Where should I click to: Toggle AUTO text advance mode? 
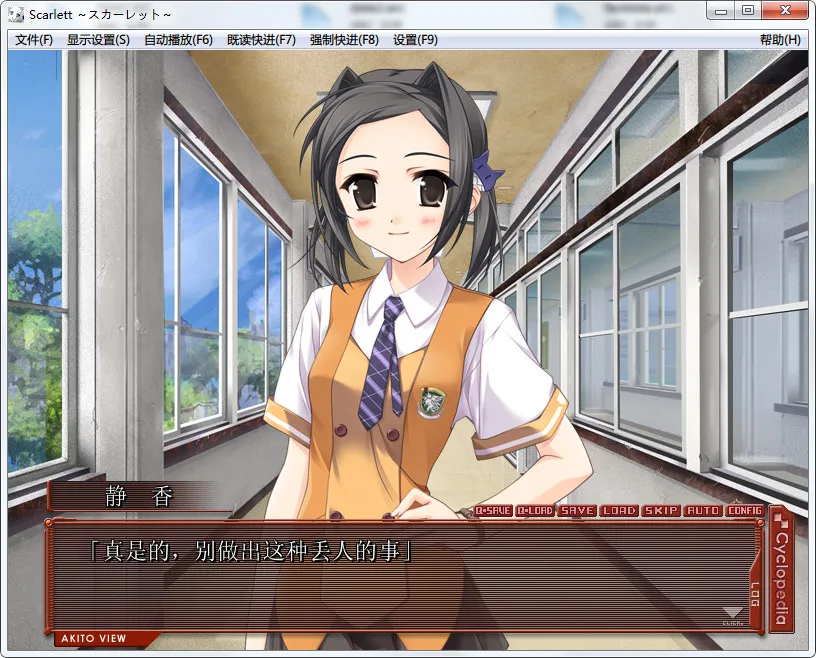coord(703,511)
